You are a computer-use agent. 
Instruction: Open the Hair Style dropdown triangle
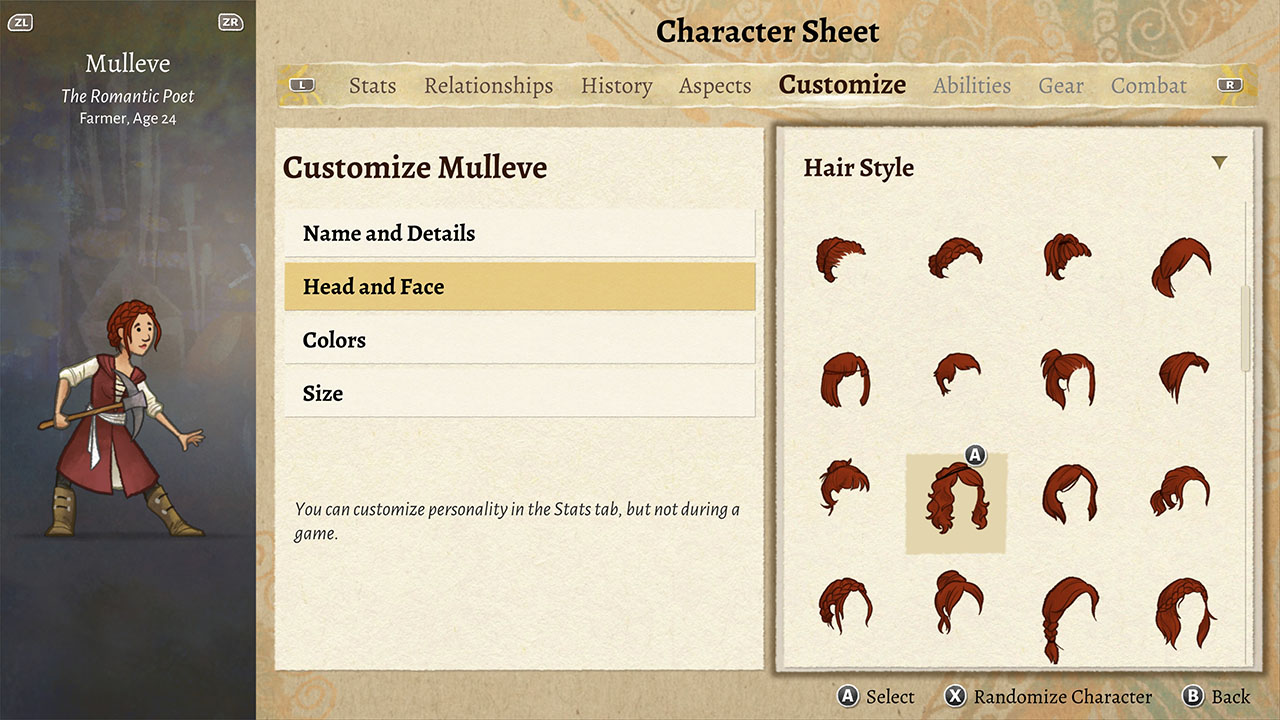click(x=1218, y=160)
